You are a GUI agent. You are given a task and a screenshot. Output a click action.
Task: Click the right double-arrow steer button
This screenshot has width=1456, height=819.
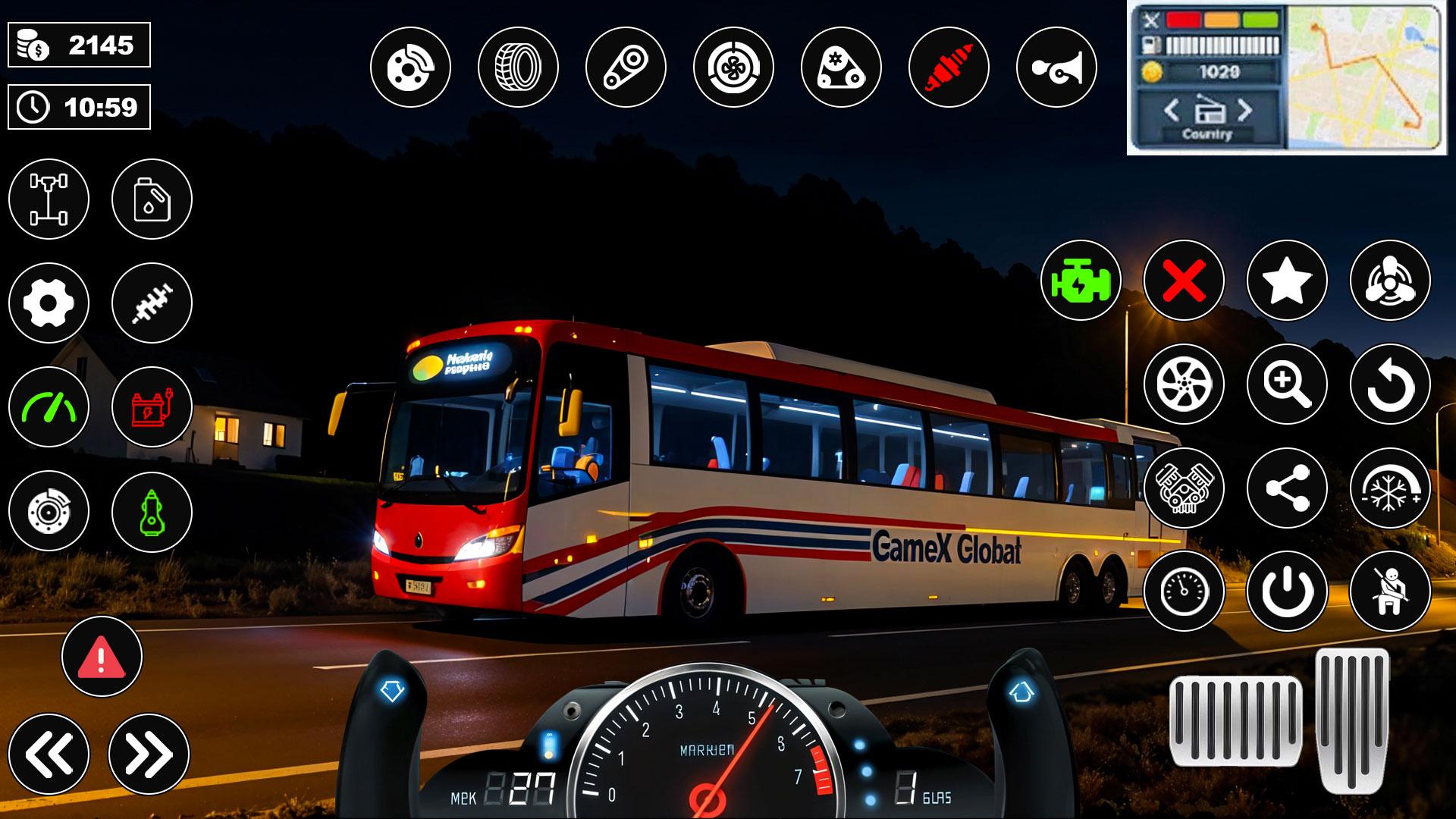[x=149, y=754]
